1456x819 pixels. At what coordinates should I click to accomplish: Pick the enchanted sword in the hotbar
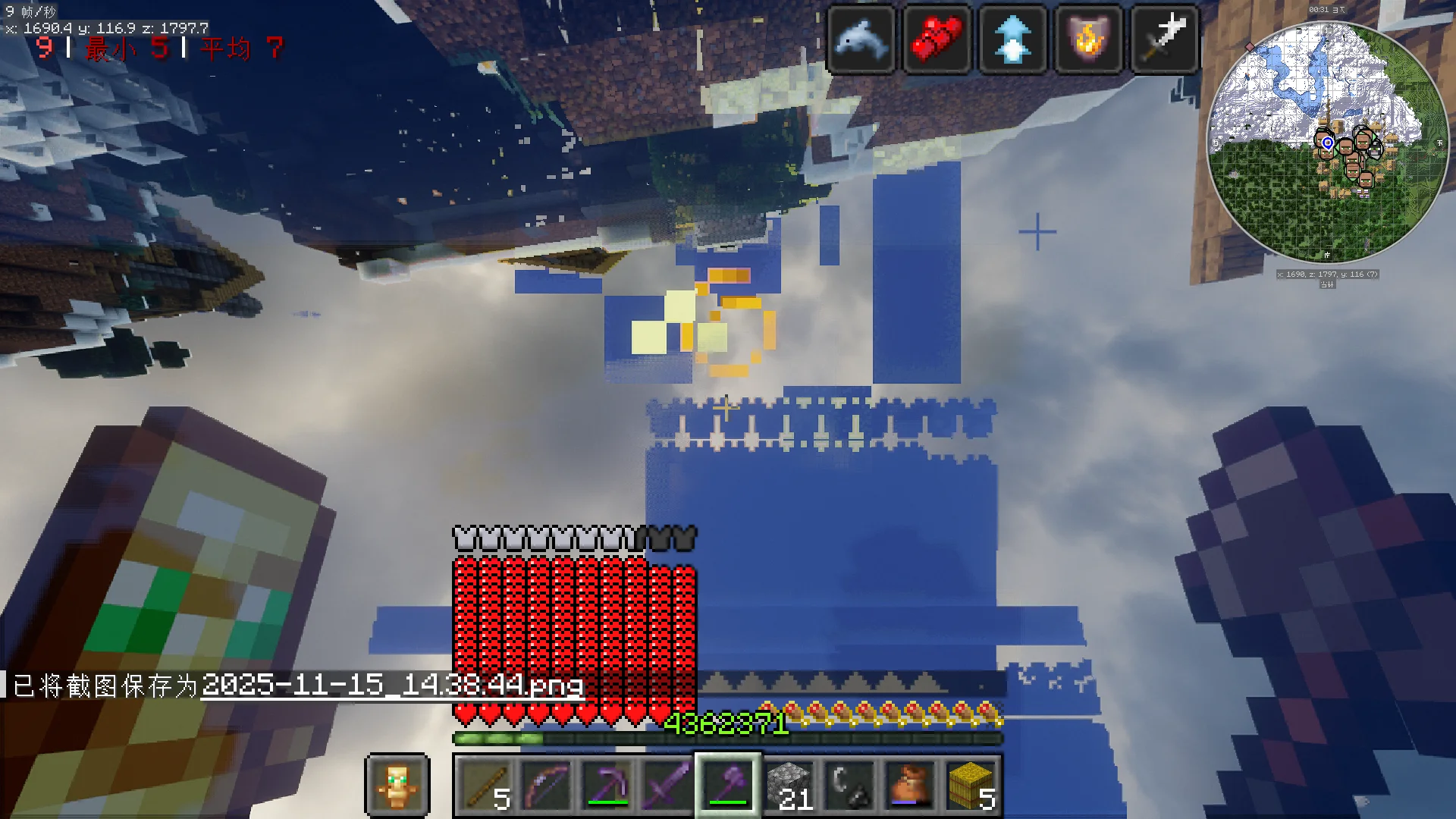[x=667, y=785]
